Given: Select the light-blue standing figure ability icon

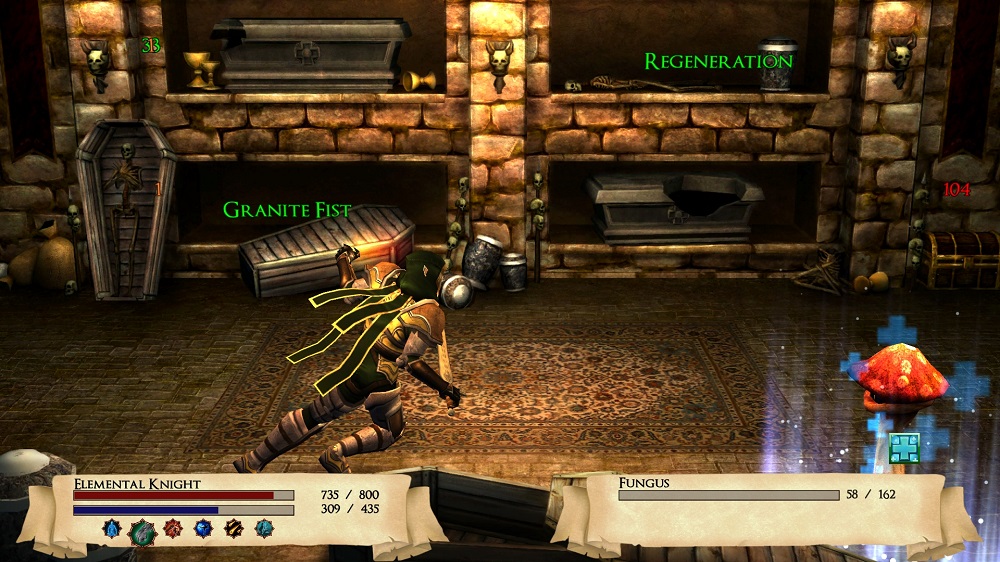Looking at the screenshot, I should coord(112,529).
